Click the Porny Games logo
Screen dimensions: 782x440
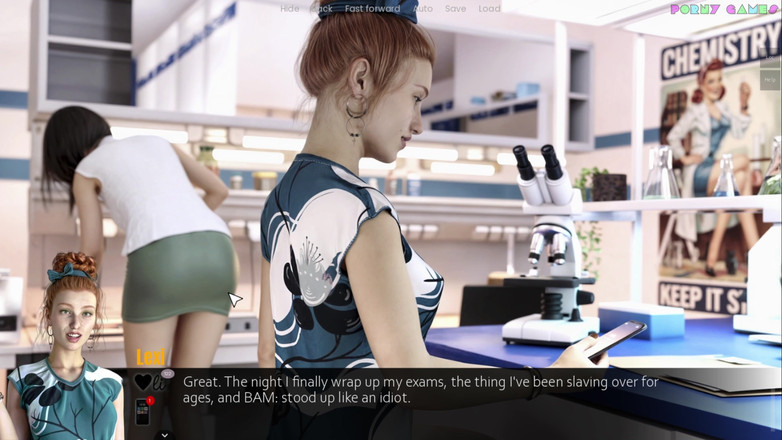[723, 9]
